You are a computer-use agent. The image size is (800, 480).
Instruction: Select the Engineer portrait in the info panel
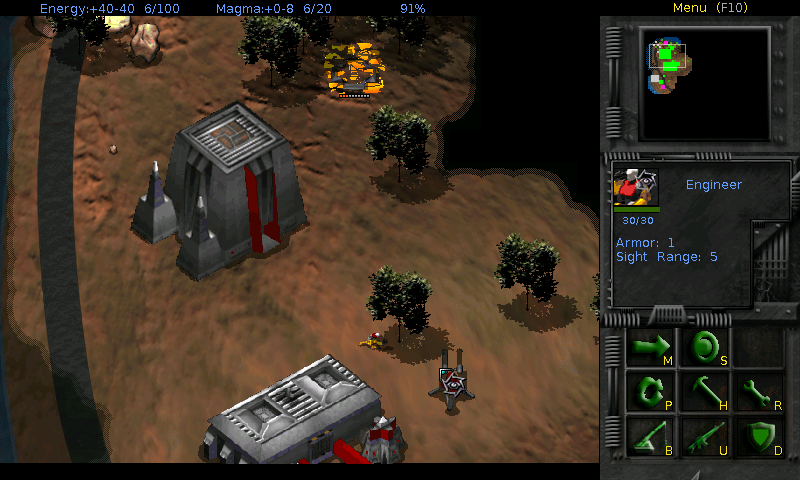tap(635, 187)
